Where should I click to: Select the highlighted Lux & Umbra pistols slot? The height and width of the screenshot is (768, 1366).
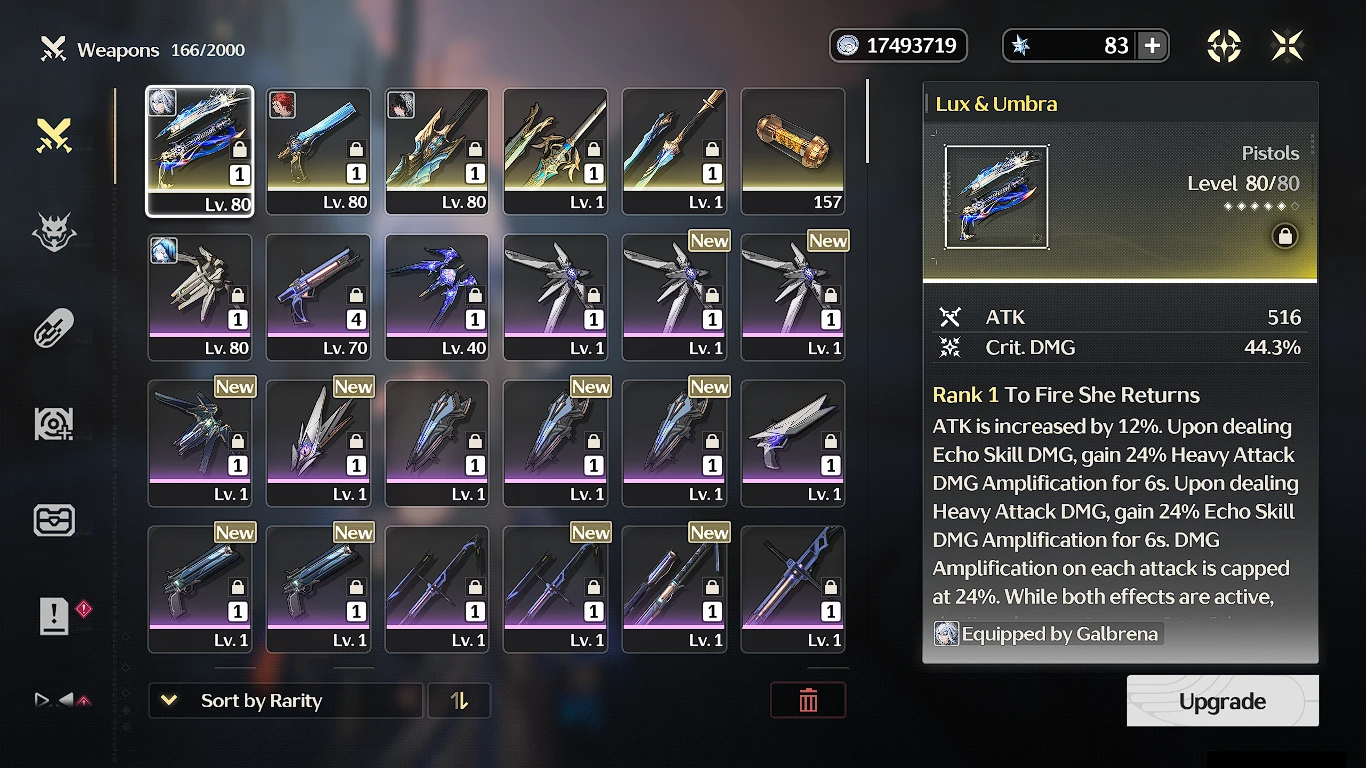pyautogui.click(x=200, y=151)
